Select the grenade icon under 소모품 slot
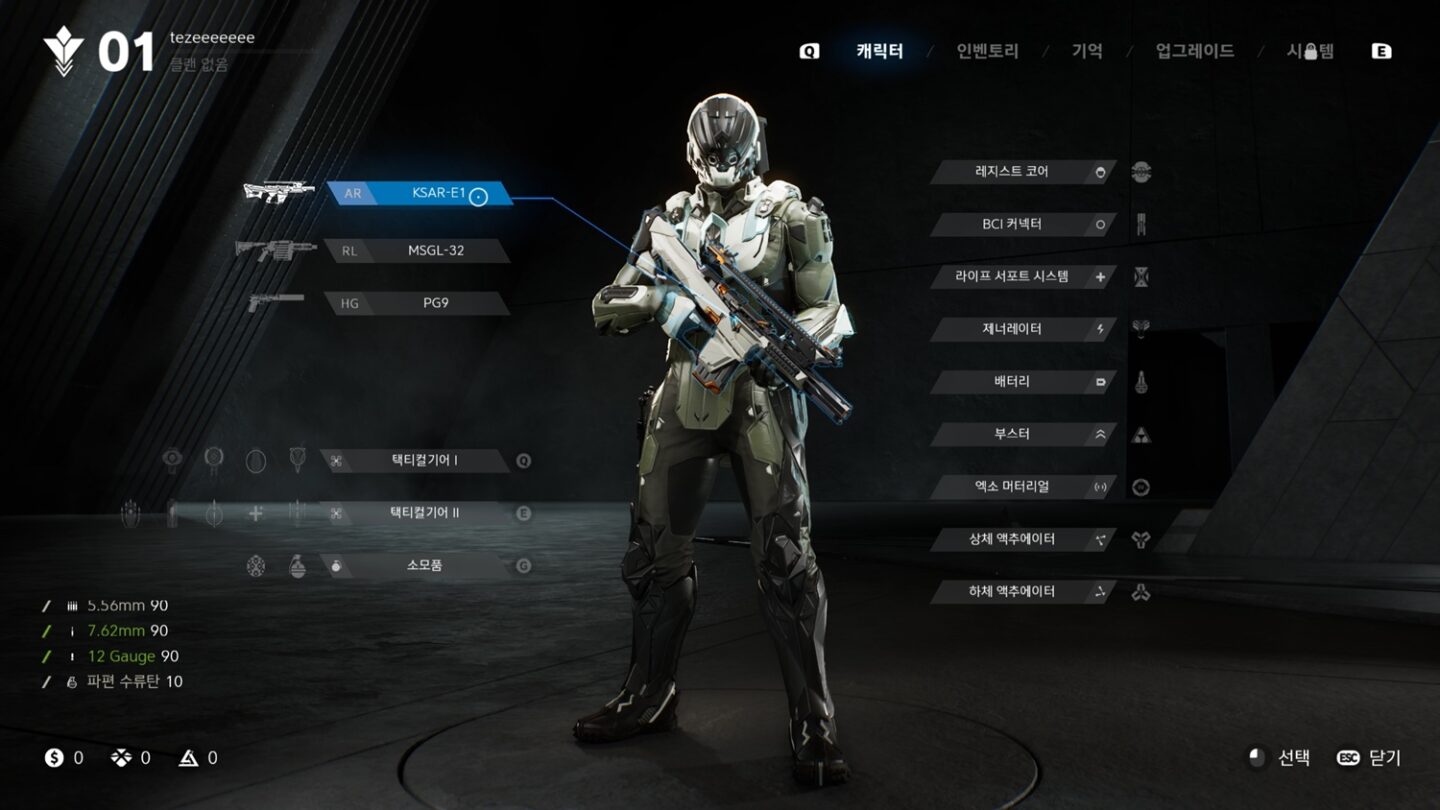The height and width of the screenshot is (810, 1440). (x=297, y=566)
